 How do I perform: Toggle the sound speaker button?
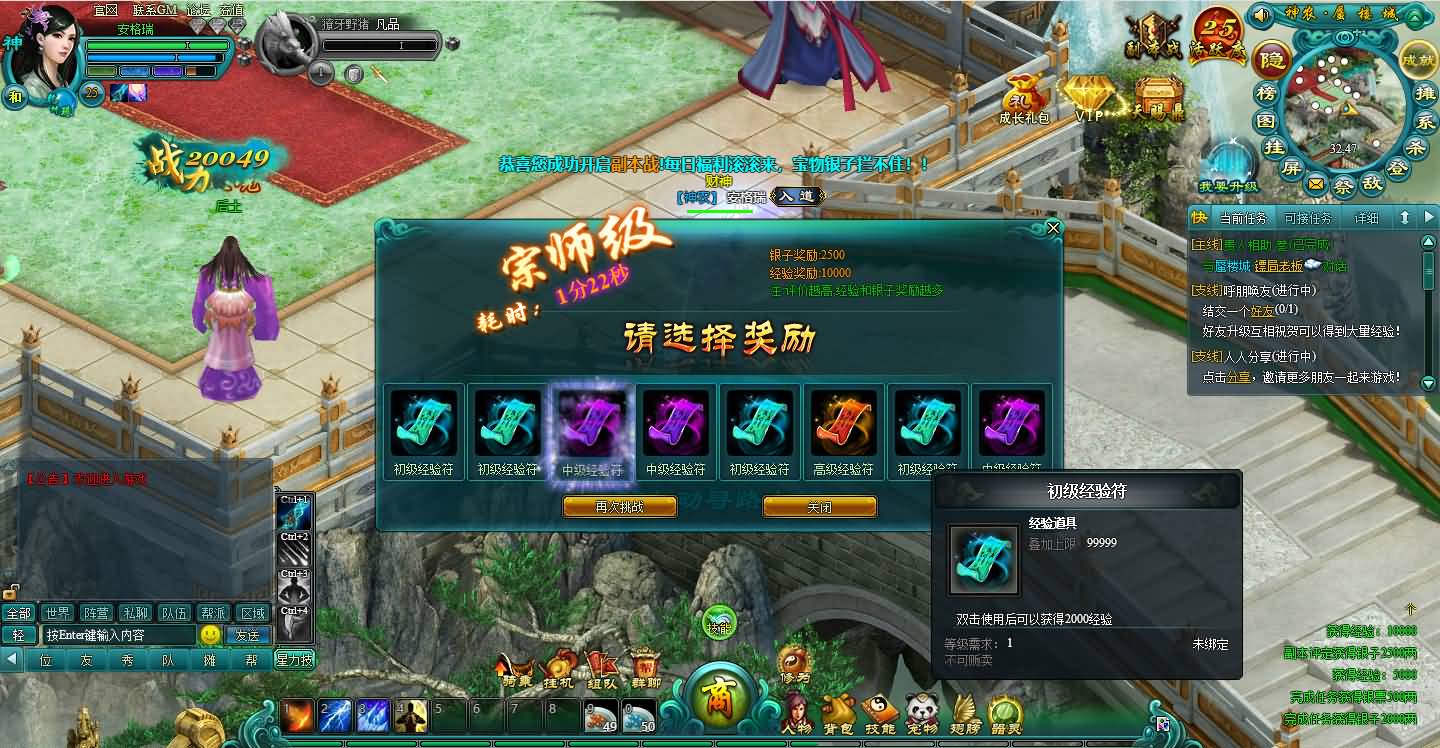tap(1261, 15)
